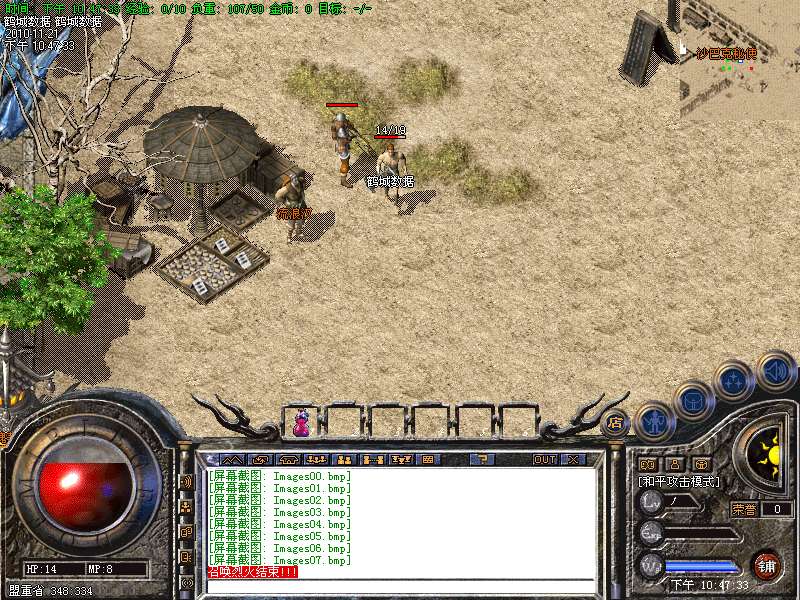
Task: Toggle sound with the speaker button
Action: [775, 371]
